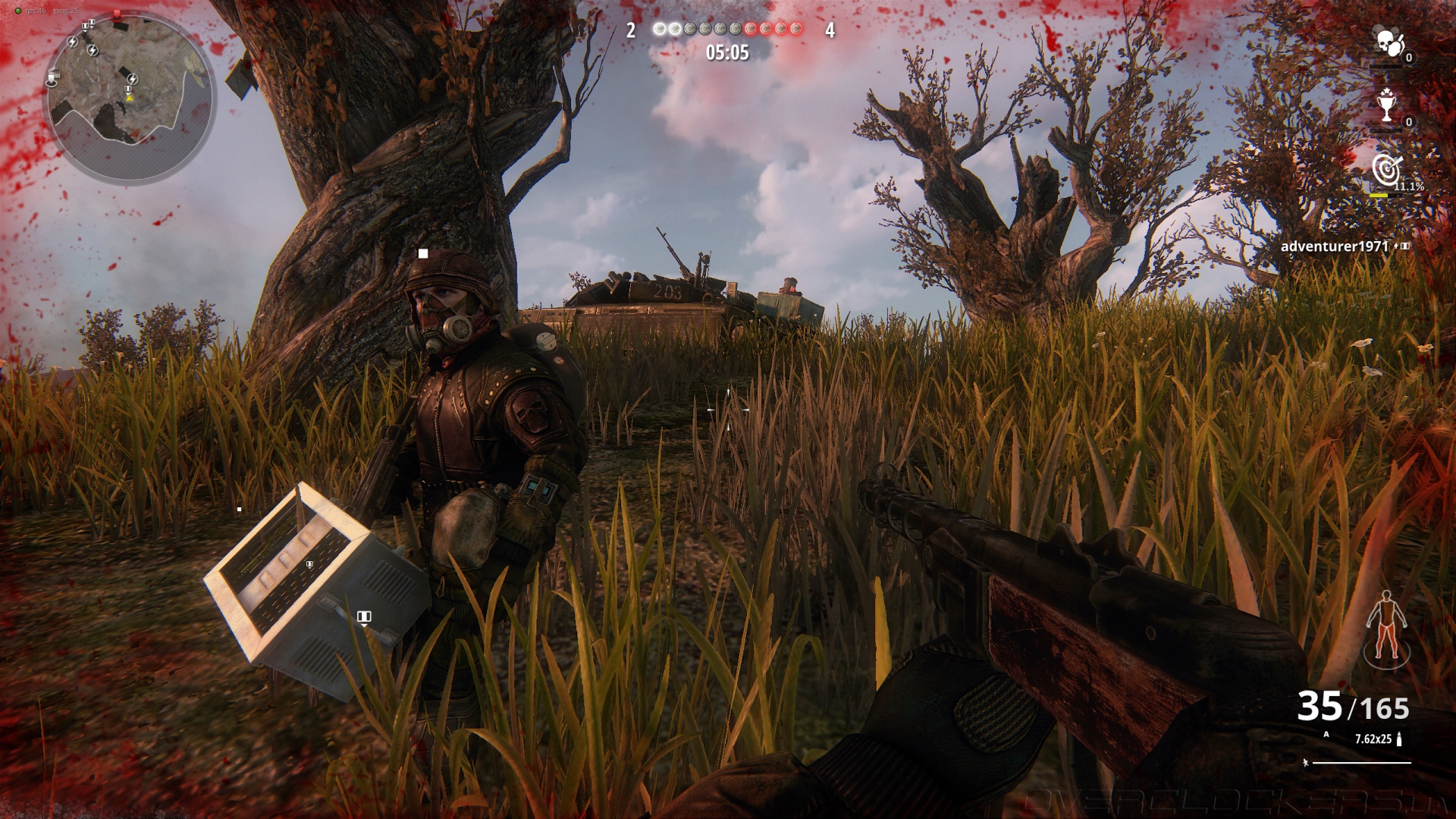The height and width of the screenshot is (819, 1456).
Task: Select the skull kills icon
Action: click(1390, 43)
